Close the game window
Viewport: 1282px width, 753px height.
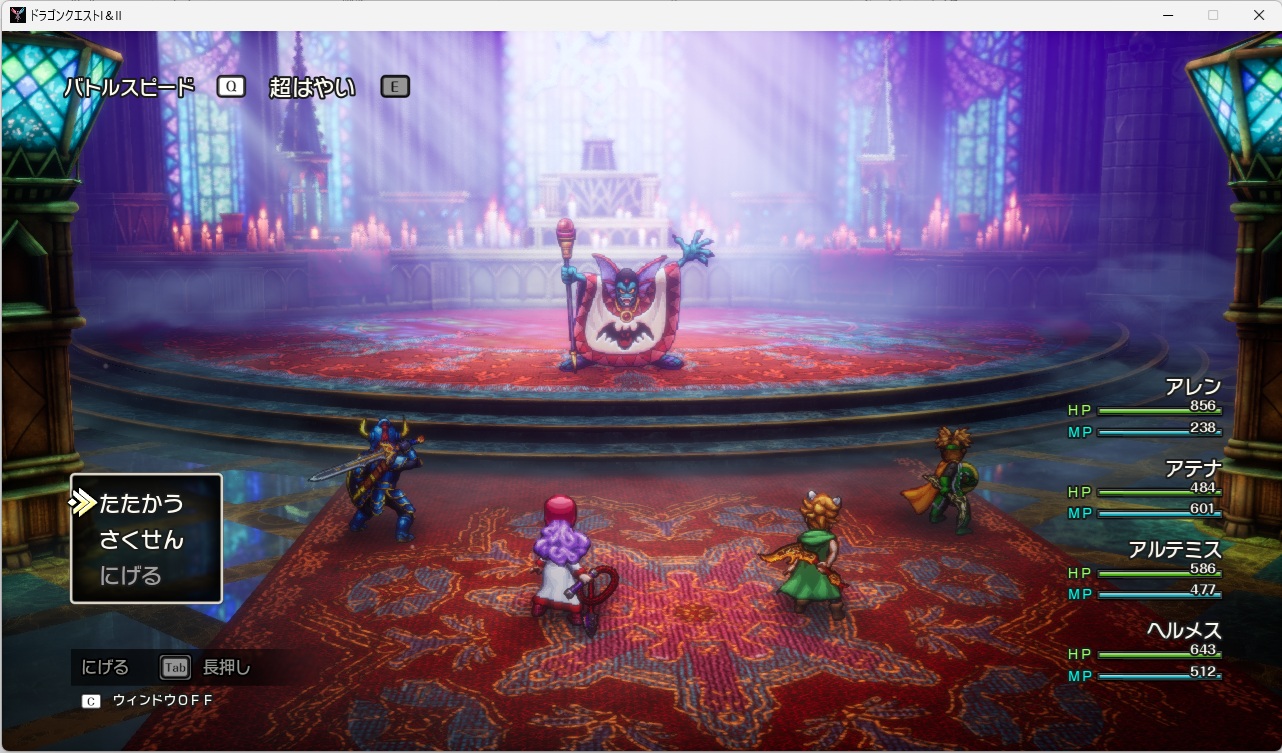click(x=1258, y=15)
